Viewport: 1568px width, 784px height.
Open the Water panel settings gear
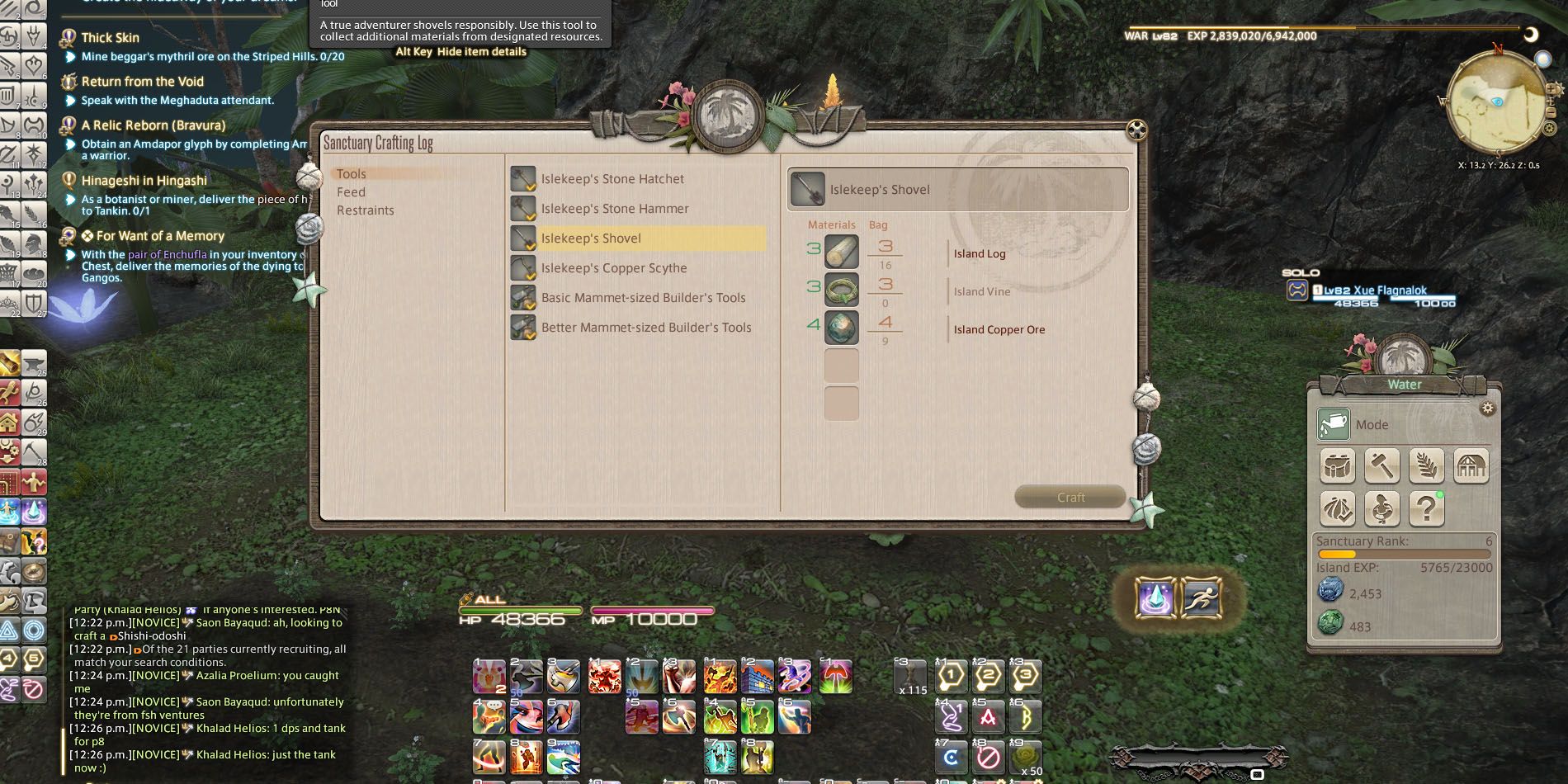click(x=1488, y=407)
